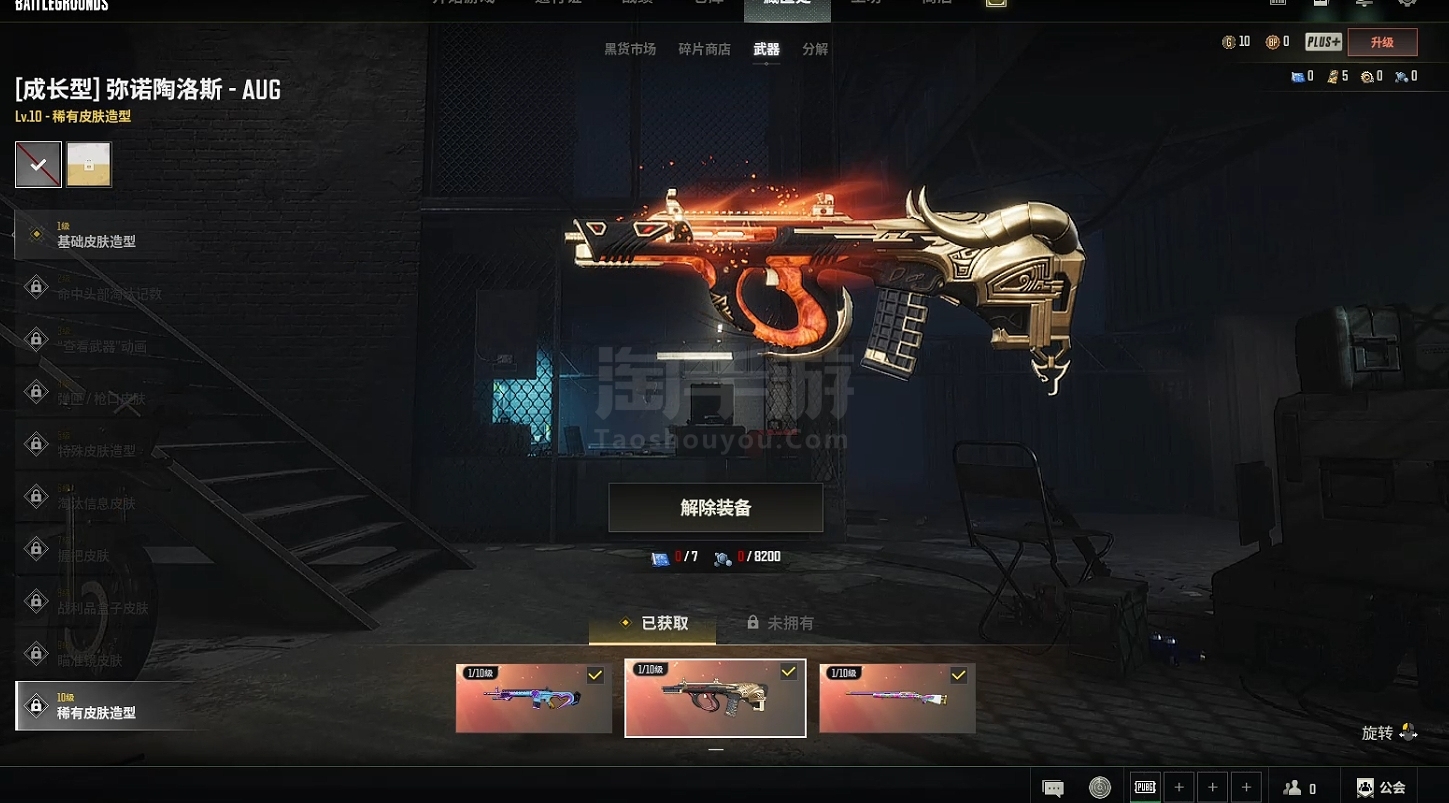Open the 公会 guild panel
The width and height of the screenshot is (1449, 803).
click(1381, 788)
